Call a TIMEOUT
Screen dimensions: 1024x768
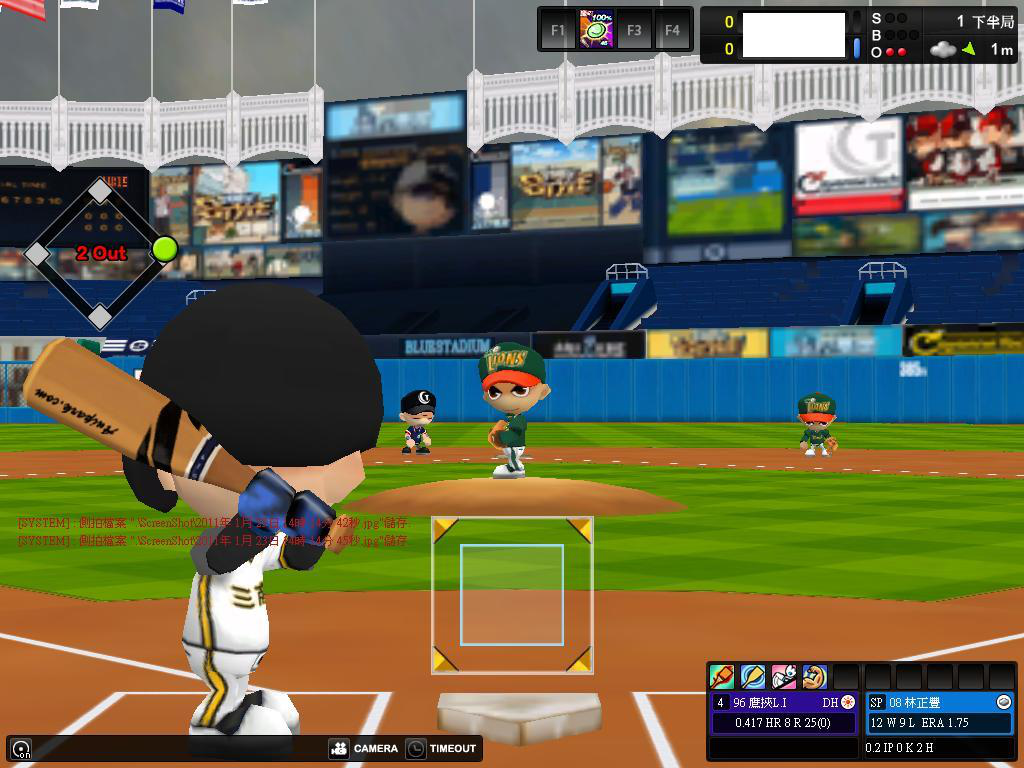(x=442, y=748)
